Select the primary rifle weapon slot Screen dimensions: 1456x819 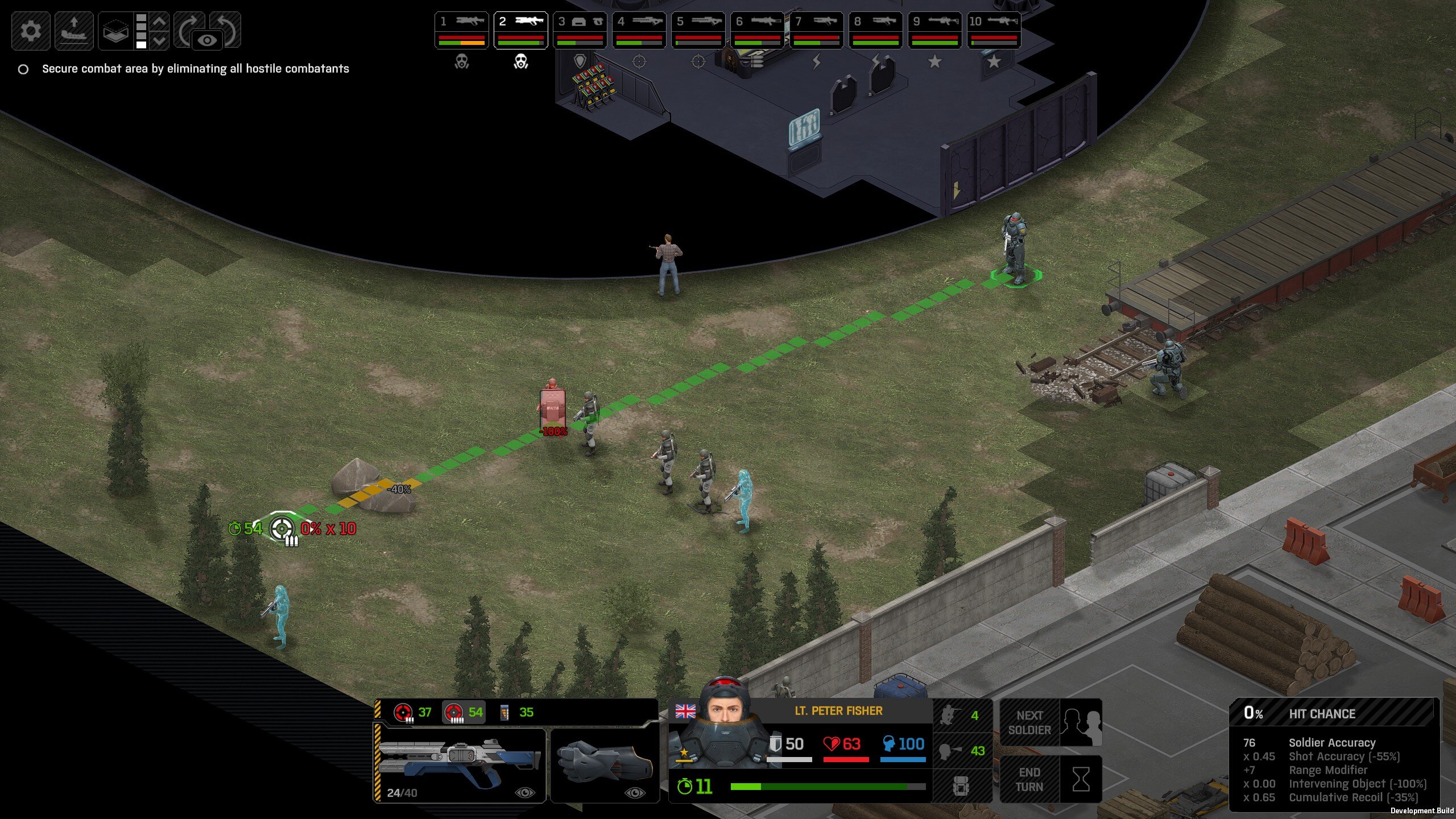click(460, 763)
